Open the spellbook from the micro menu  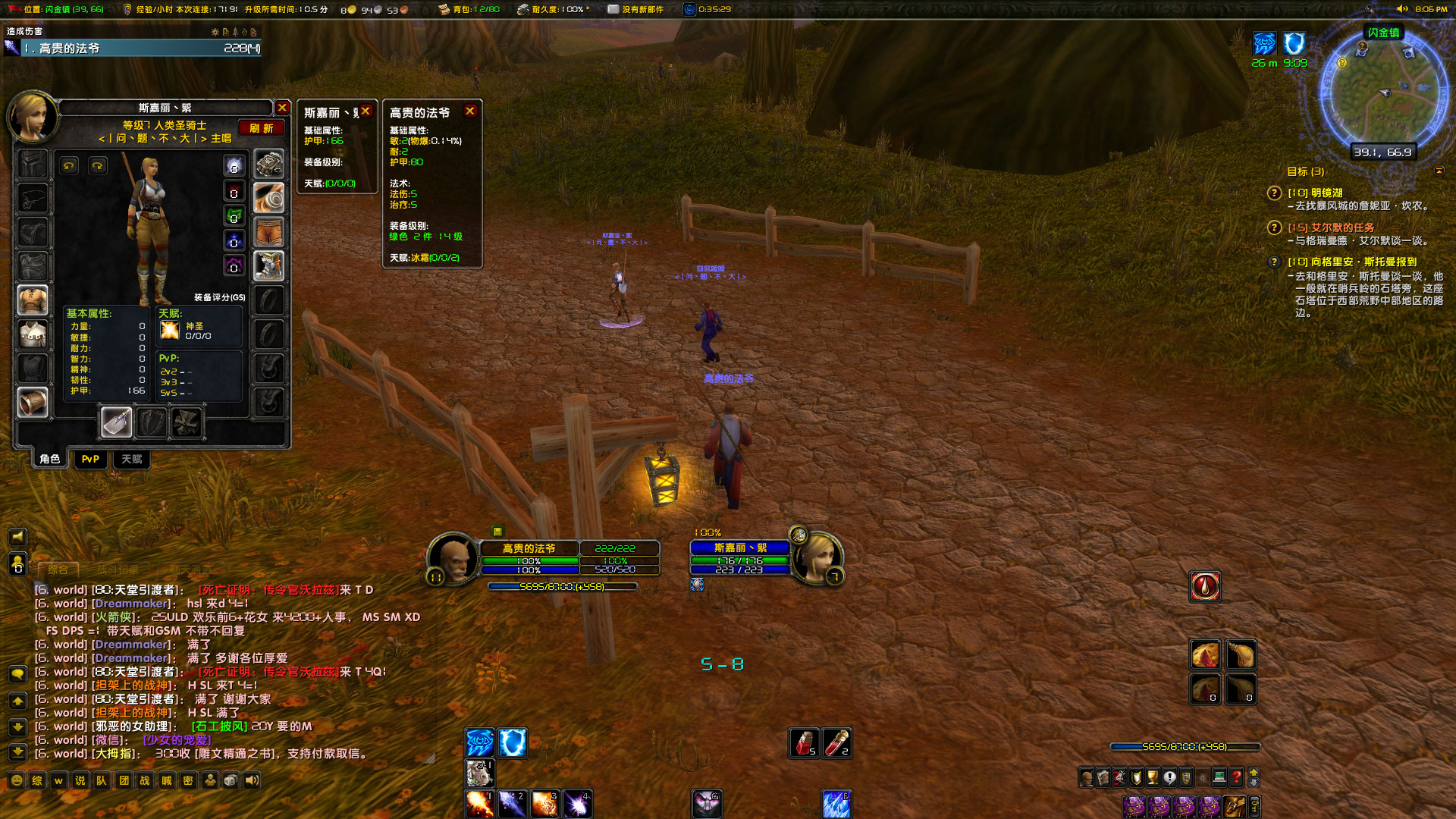[x=1102, y=777]
